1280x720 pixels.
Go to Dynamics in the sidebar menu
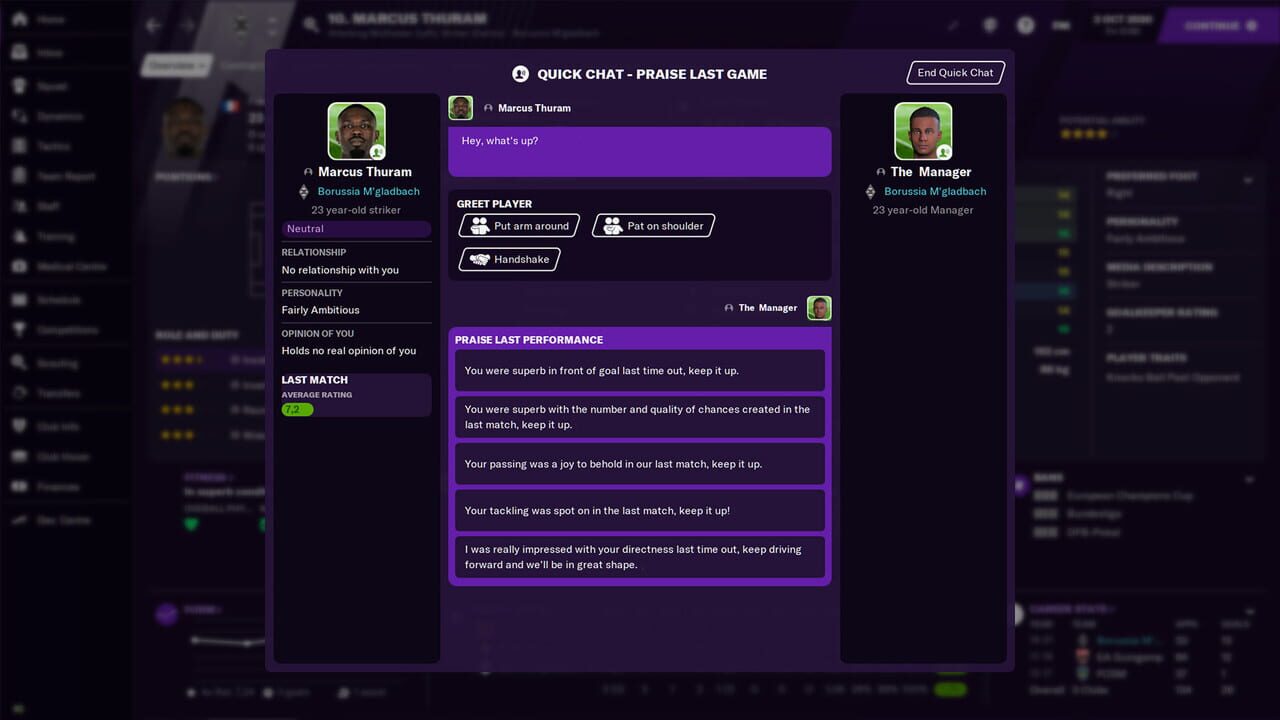22,116
